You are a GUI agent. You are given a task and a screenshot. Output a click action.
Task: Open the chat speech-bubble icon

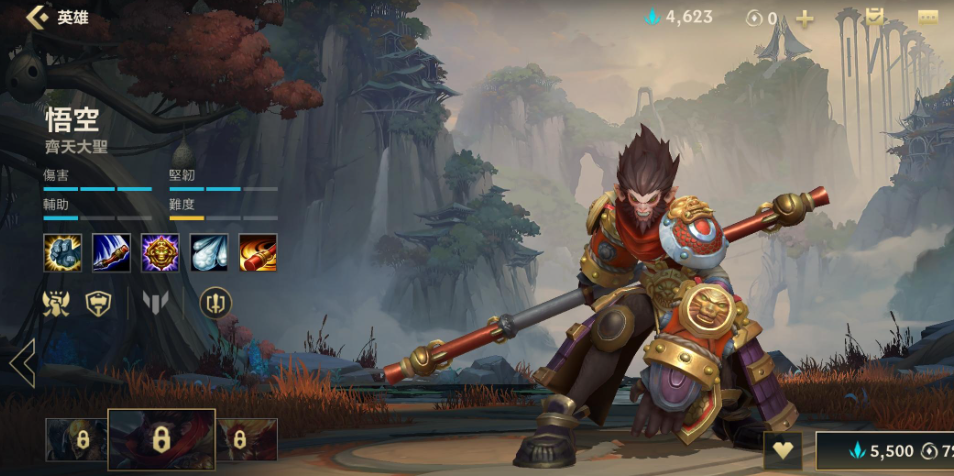click(x=927, y=17)
